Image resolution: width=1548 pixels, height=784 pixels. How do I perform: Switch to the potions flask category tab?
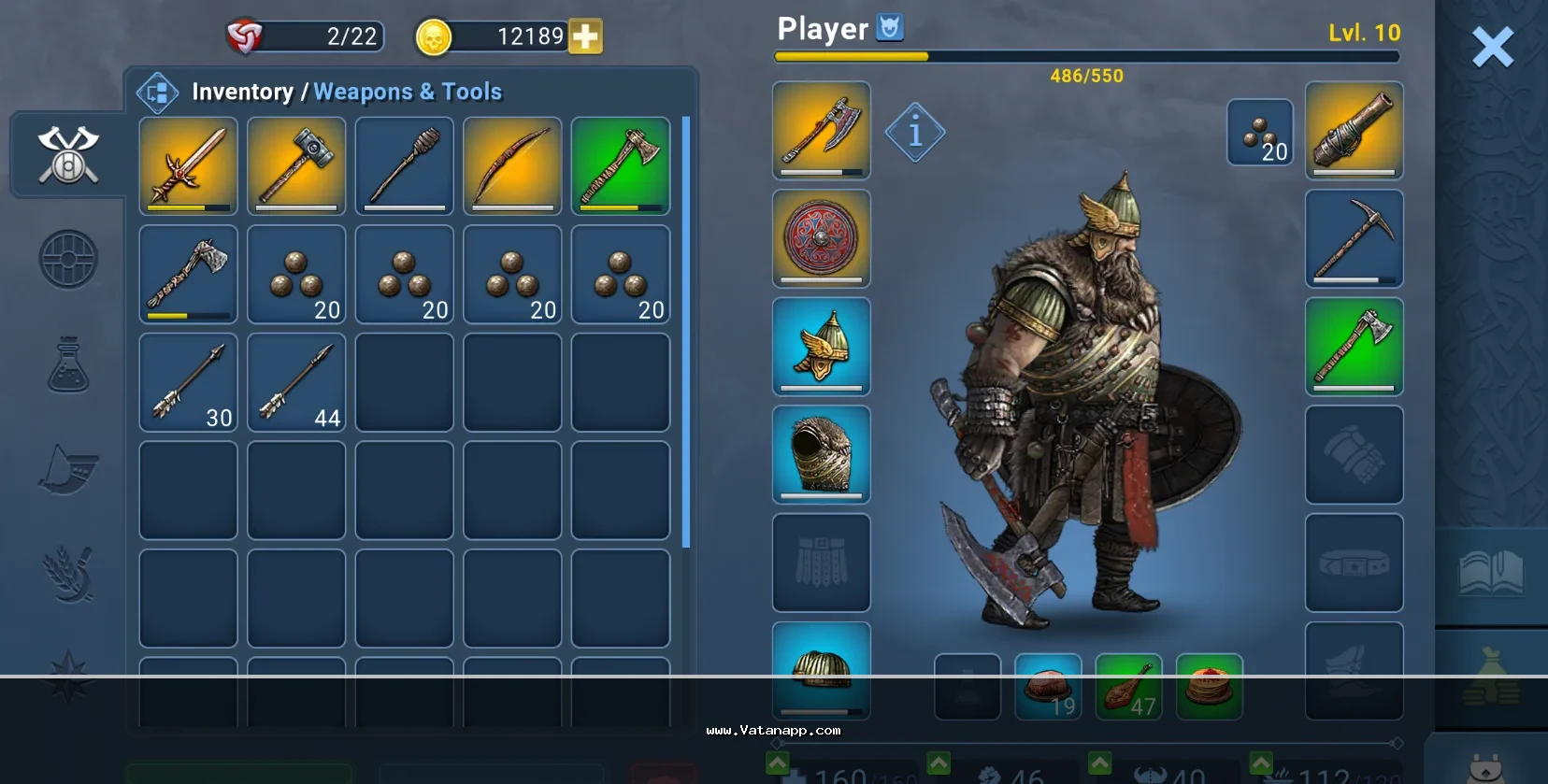pos(68,364)
